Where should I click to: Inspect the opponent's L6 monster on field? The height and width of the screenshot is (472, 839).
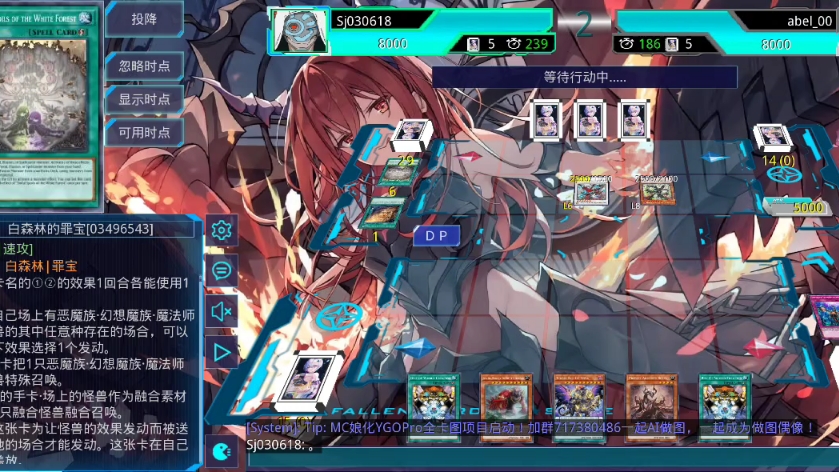point(589,192)
